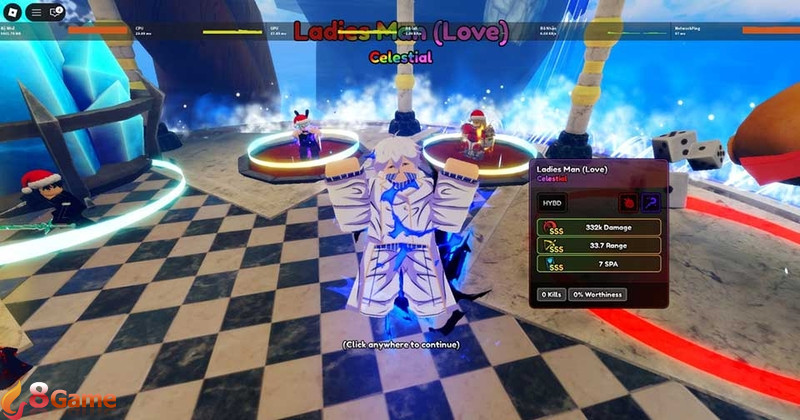The height and width of the screenshot is (420, 800).
Task: Click the 7 SPA stat row
Action: tap(599, 265)
